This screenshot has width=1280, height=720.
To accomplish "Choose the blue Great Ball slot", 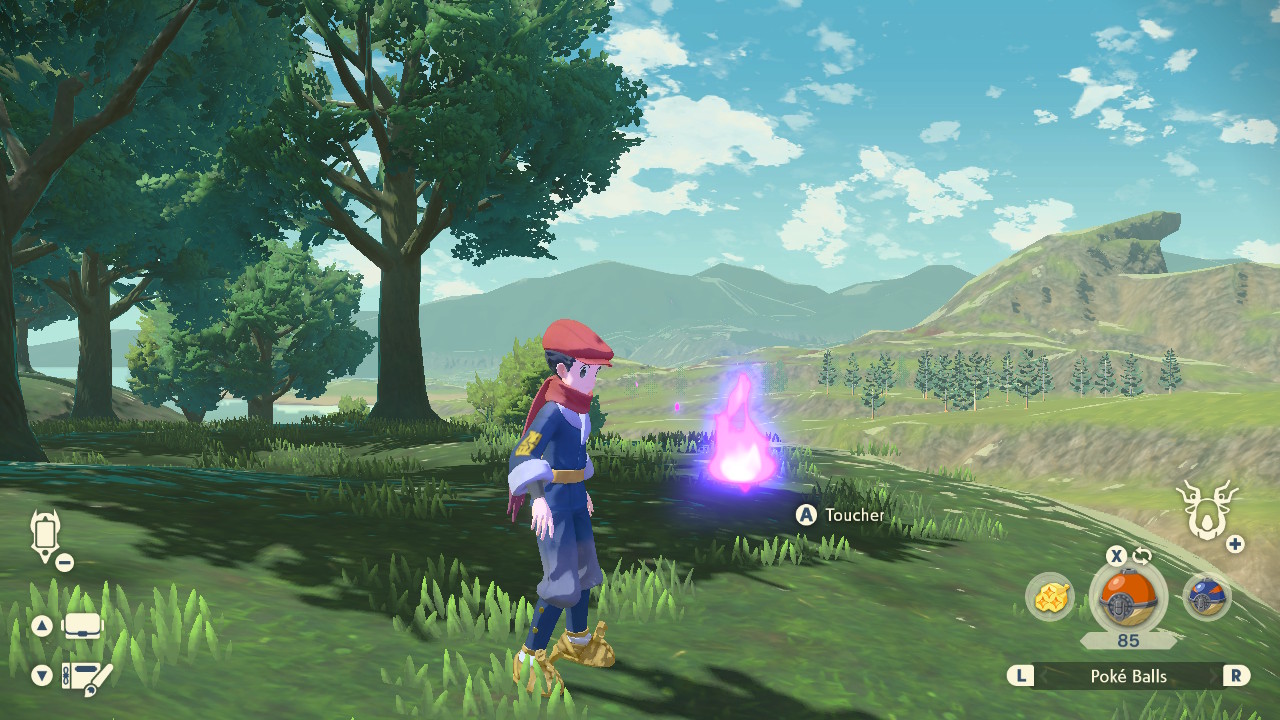I will tap(1206, 598).
